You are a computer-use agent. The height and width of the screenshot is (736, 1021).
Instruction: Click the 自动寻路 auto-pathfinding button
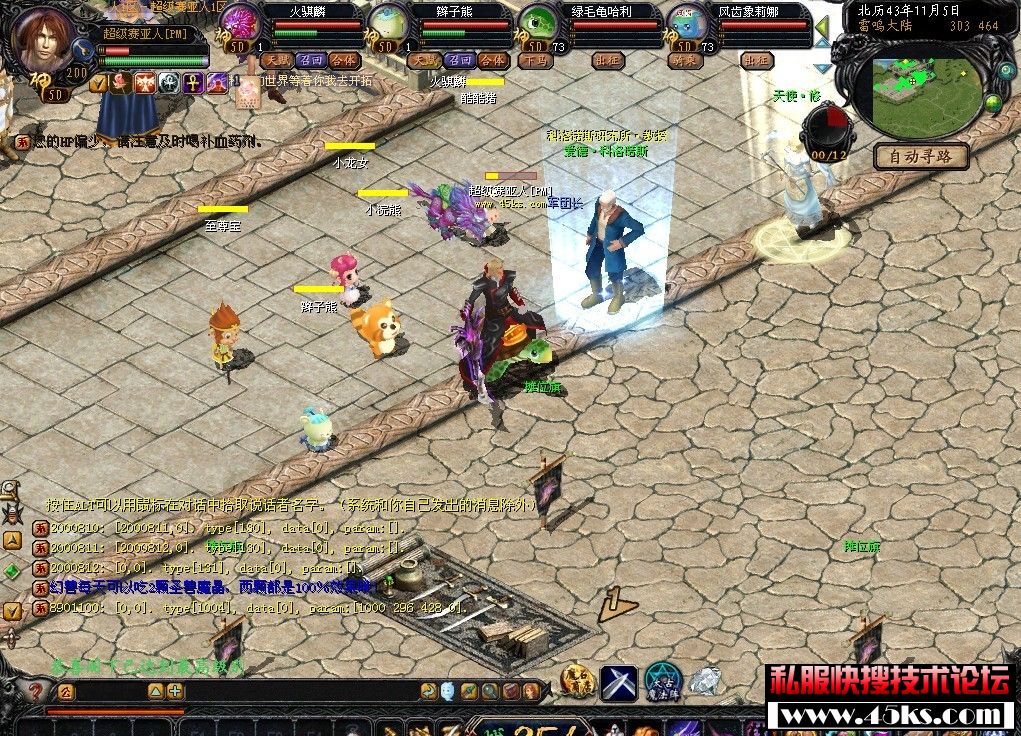tap(921, 156)
